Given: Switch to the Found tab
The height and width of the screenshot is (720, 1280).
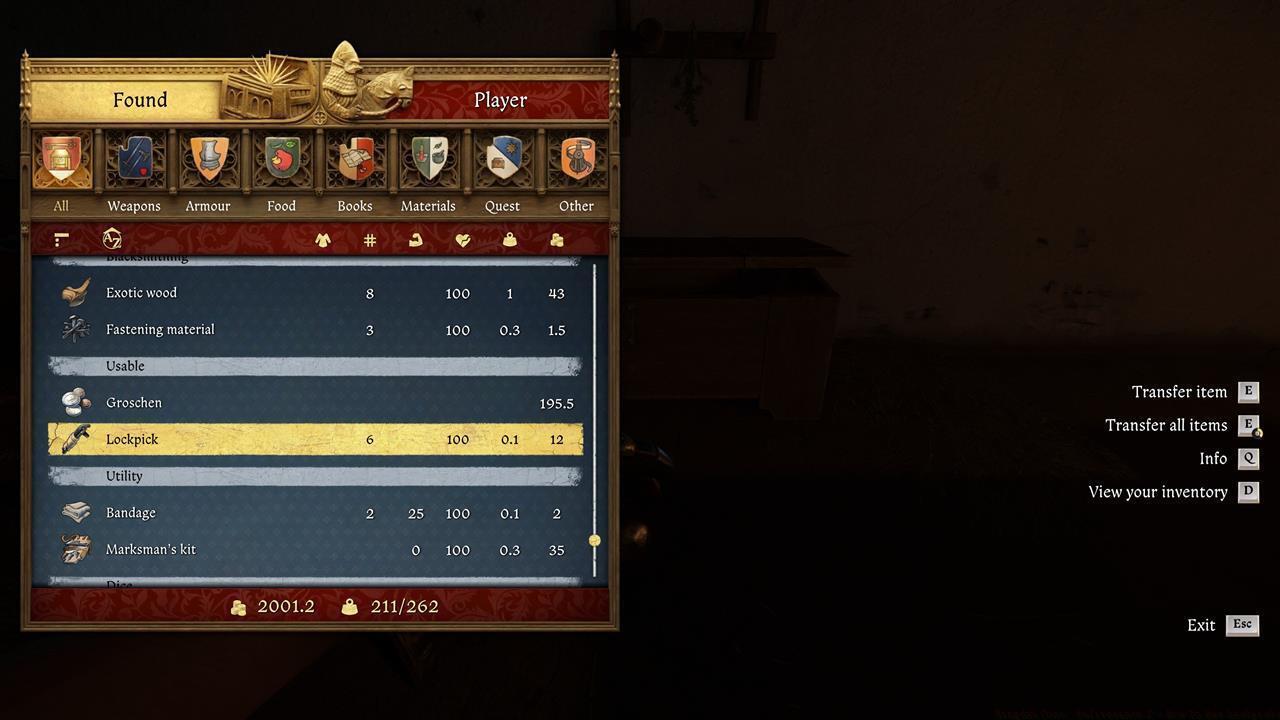Looking at the screenshot, I should (x=140, y=99).
